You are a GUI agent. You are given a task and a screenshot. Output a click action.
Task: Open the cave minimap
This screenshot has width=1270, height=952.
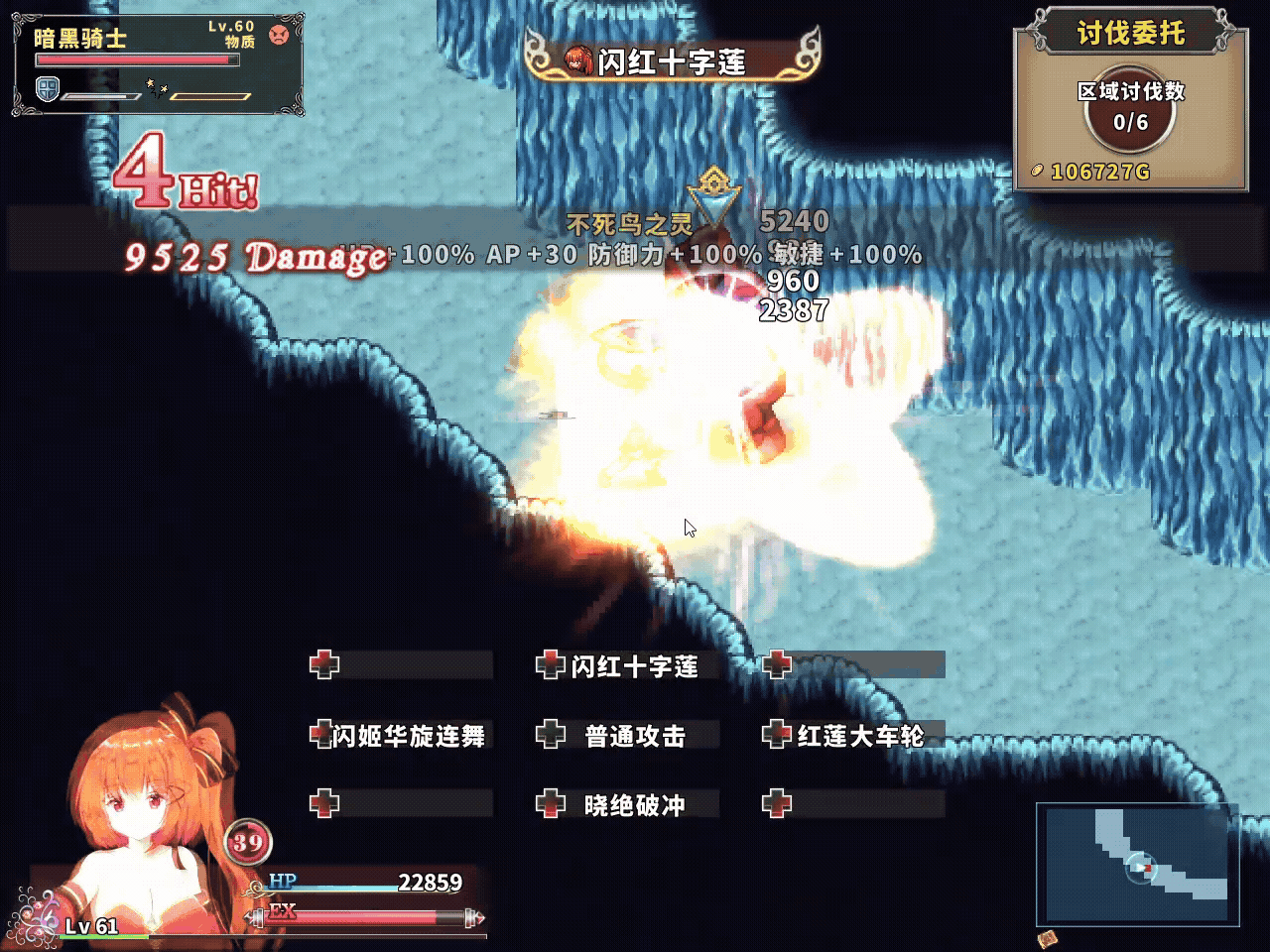click(1137, 865)
